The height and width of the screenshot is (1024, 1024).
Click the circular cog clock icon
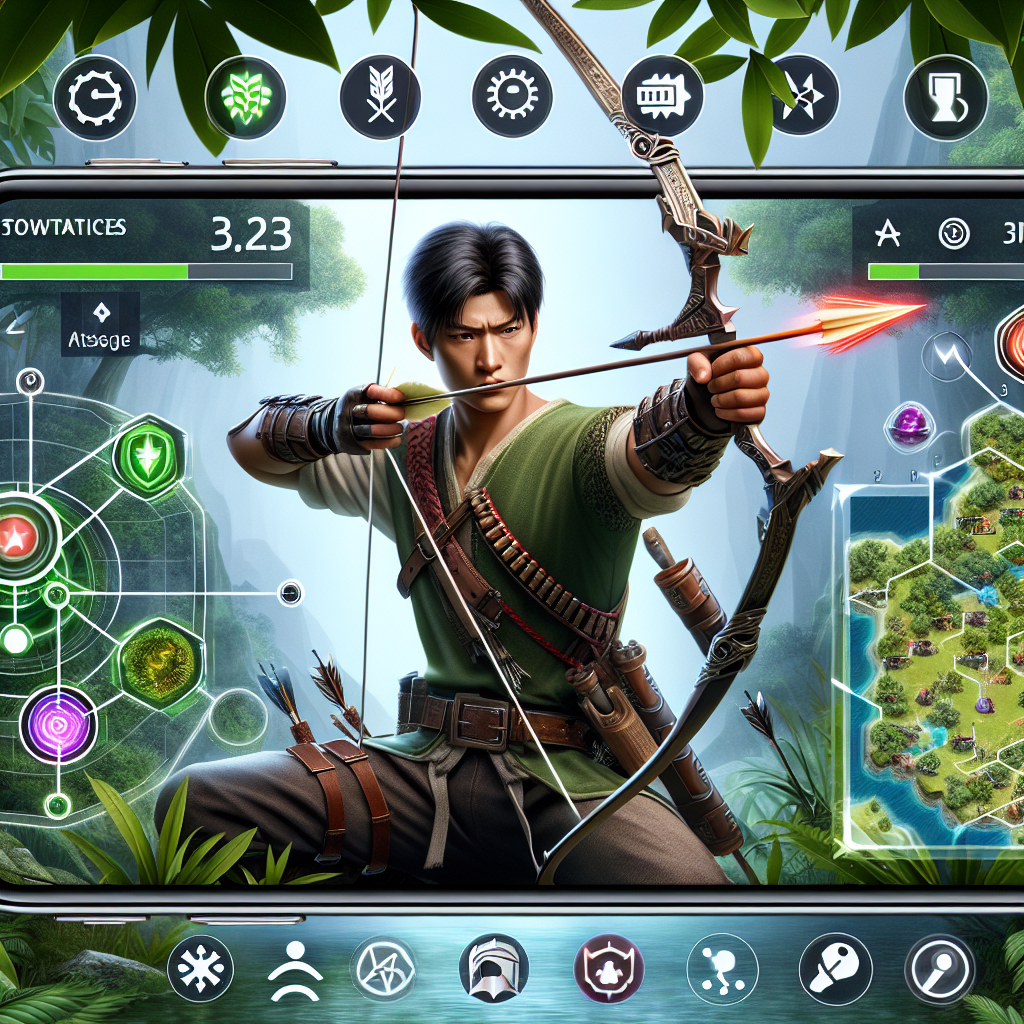[94, 97]
